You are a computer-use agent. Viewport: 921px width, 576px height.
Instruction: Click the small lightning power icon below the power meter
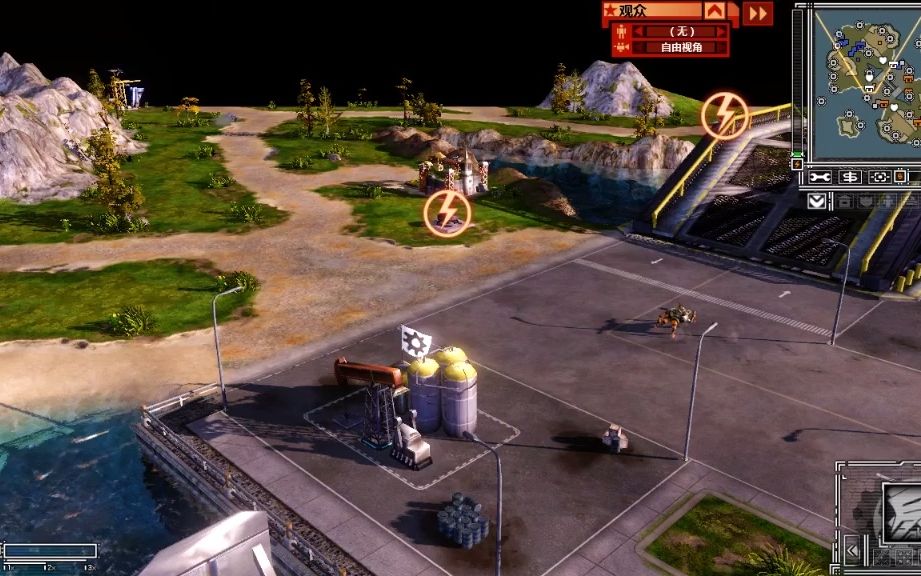tap(797, 163)
